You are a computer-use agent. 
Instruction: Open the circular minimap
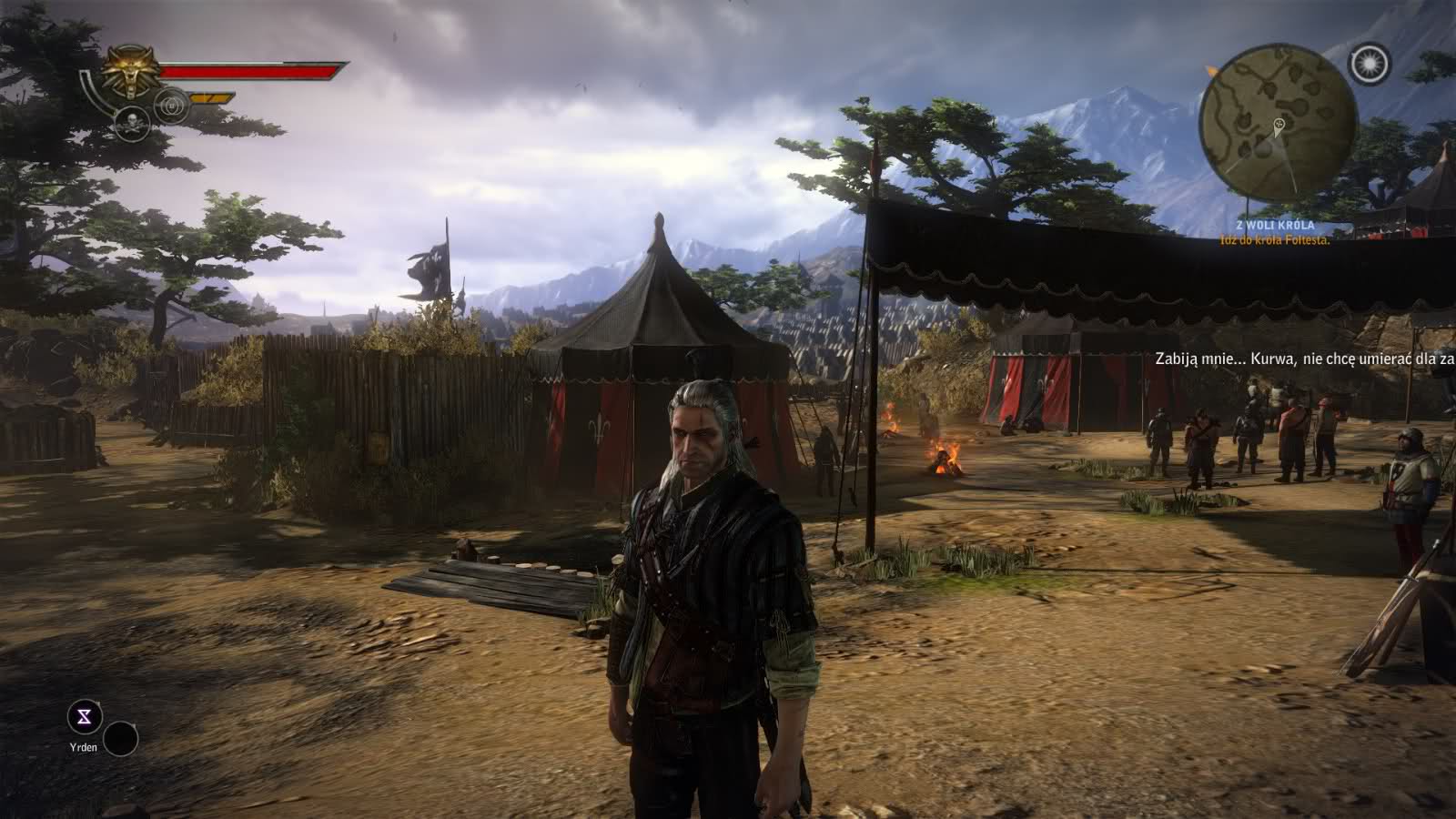point(1278,124)
